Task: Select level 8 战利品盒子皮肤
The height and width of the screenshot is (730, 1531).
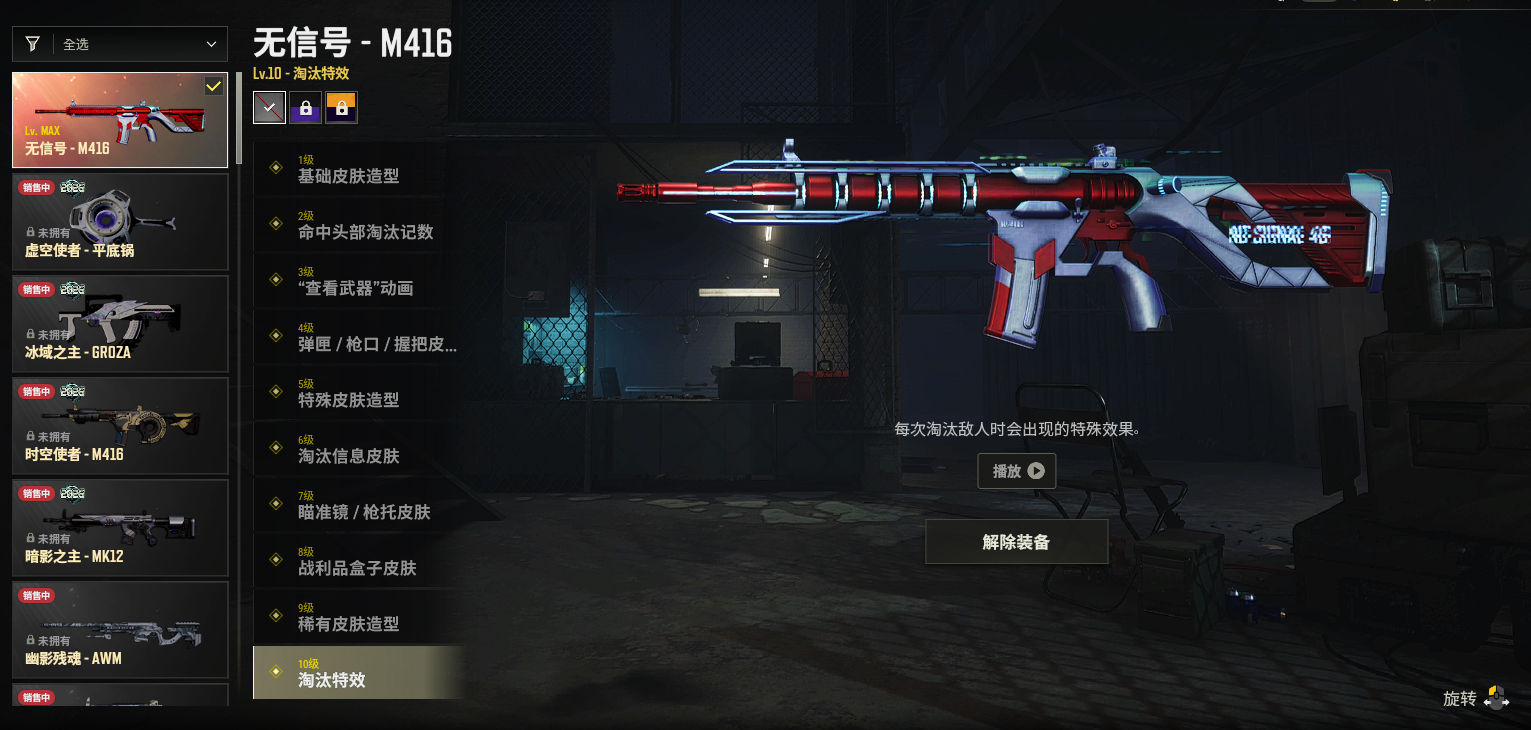Action: point(358,561)
